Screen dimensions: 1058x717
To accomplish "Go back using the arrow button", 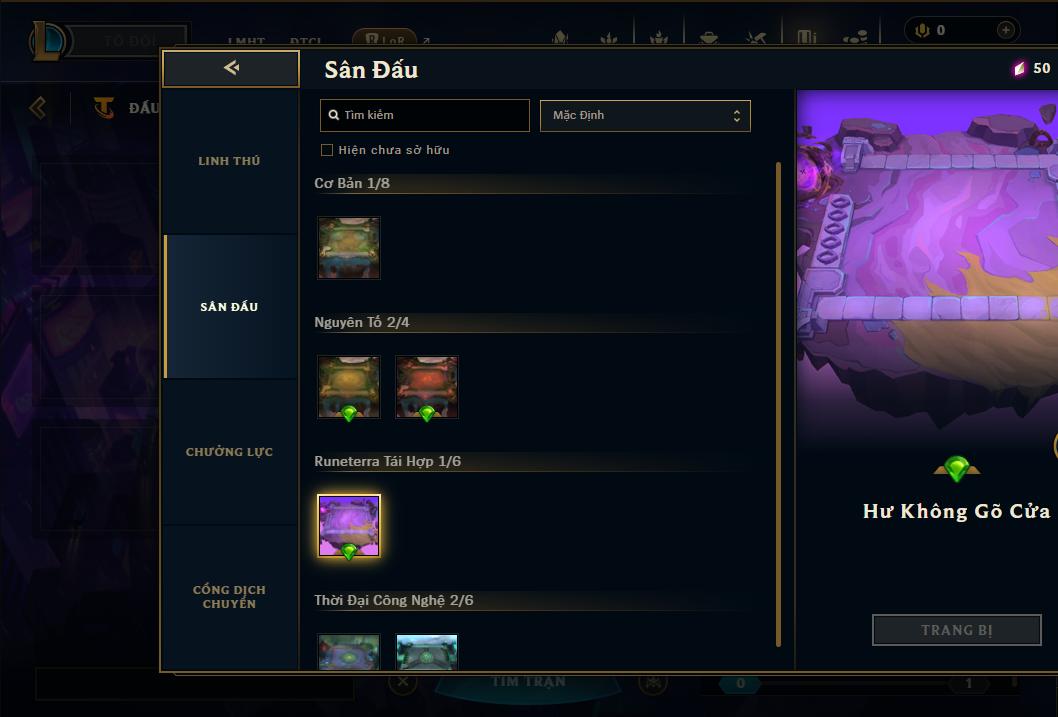I will point(231,69).
